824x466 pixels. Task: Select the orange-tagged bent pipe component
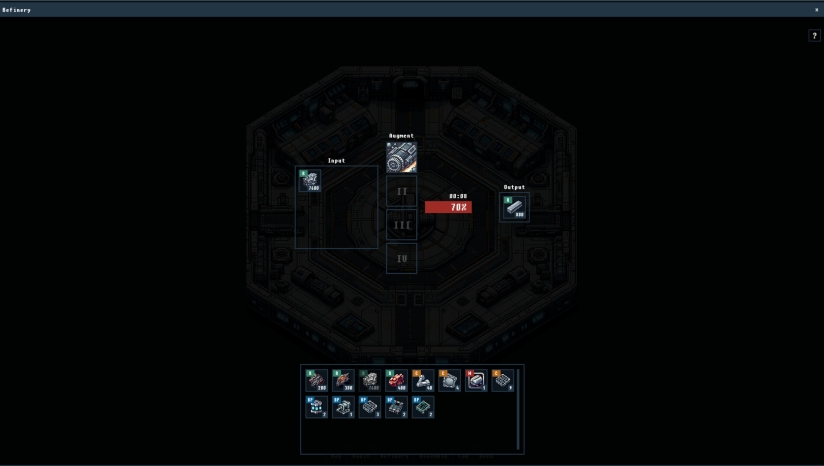423,380
